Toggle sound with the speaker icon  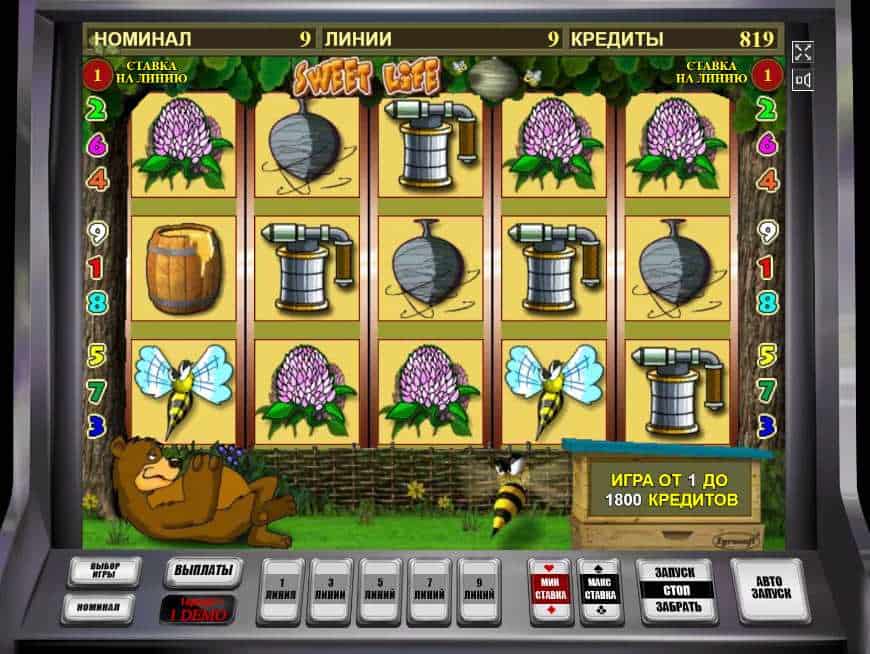pyautogui.click(x=802, y=79)
